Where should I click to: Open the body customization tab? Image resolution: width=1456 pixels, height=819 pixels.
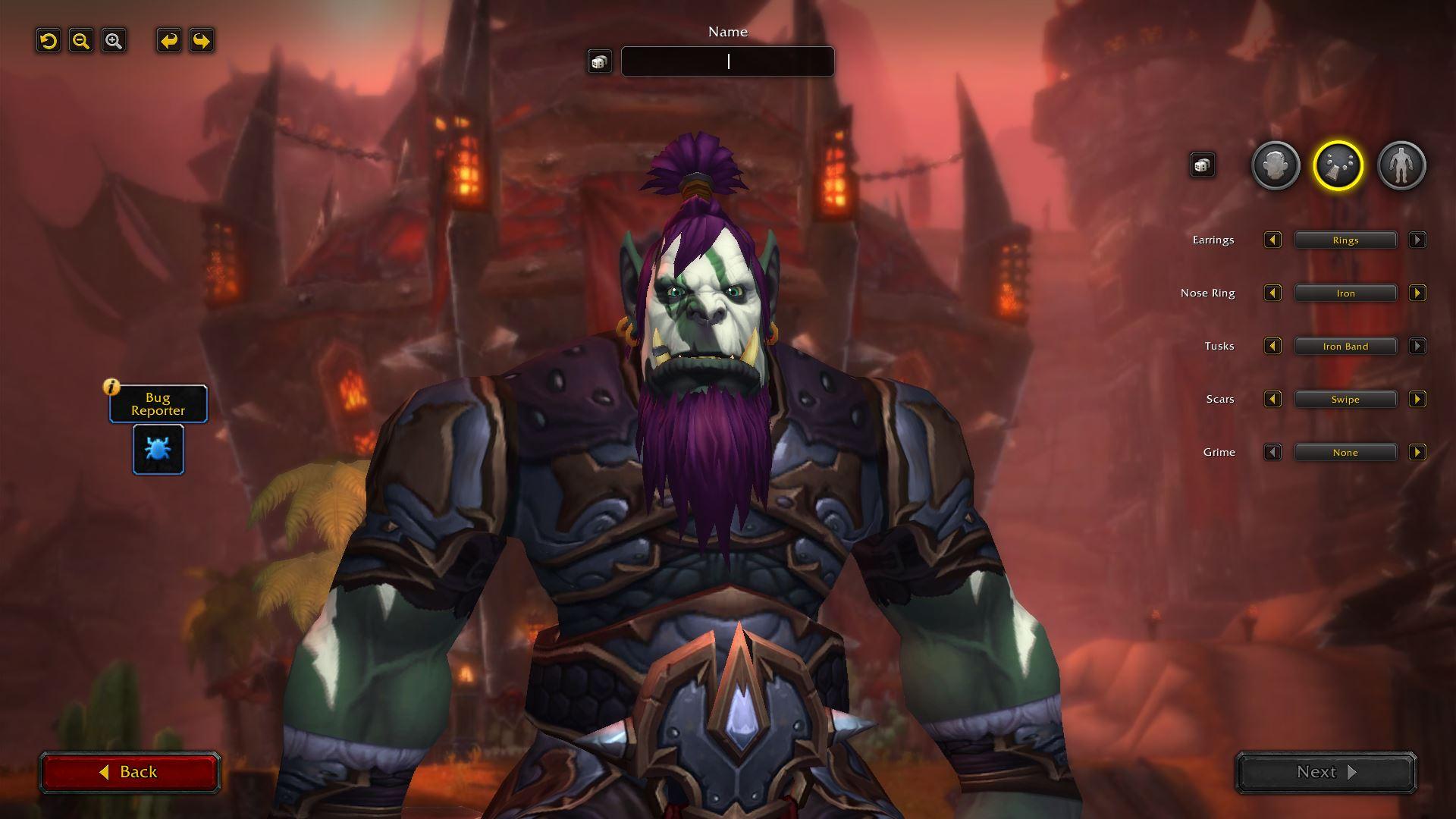coord(1401,165)
